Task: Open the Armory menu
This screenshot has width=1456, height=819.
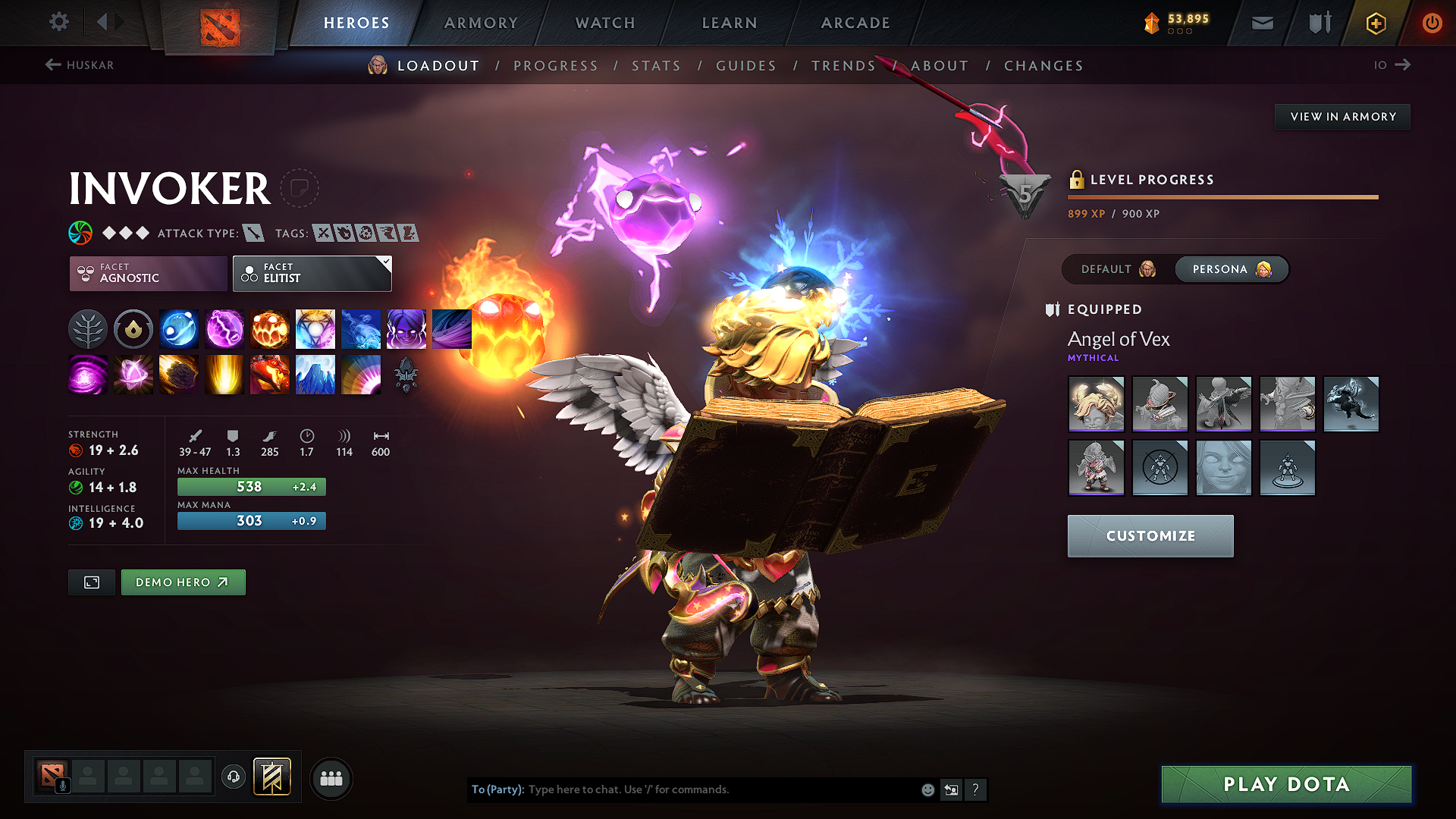Action: click(x=481, y=23)
